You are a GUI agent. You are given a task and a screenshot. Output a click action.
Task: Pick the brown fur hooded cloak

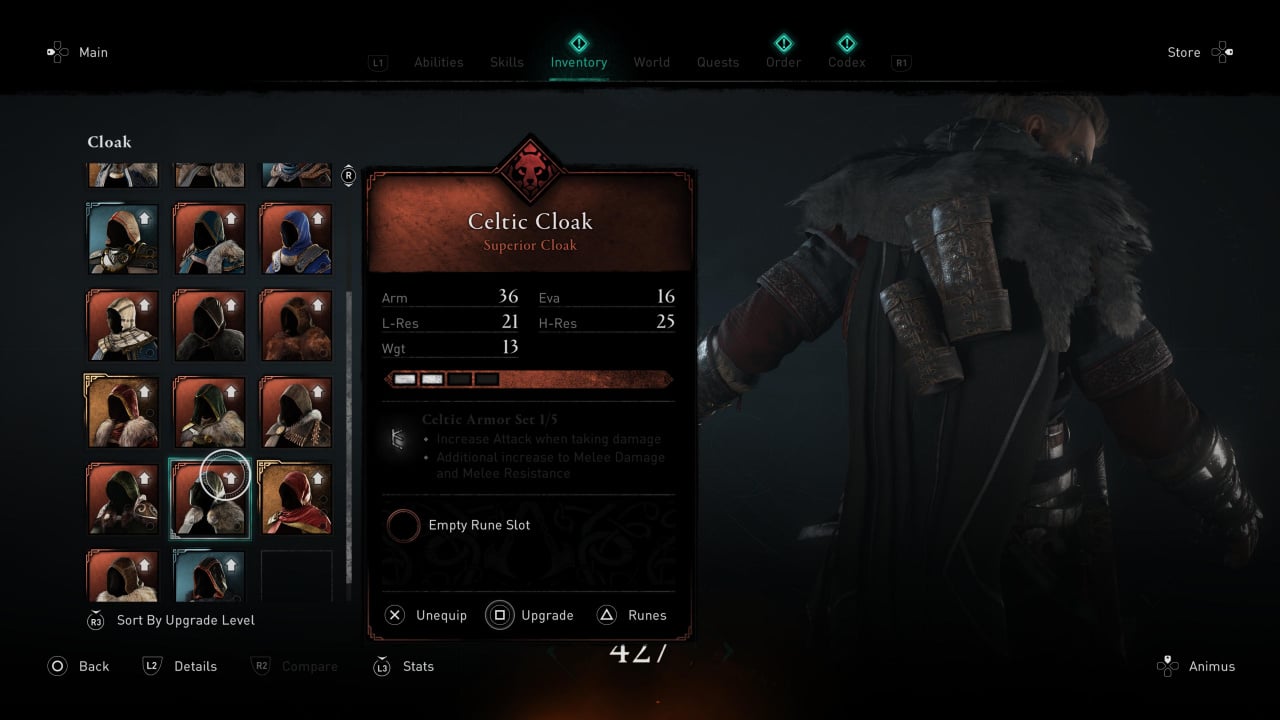click(x=296, y=325)
